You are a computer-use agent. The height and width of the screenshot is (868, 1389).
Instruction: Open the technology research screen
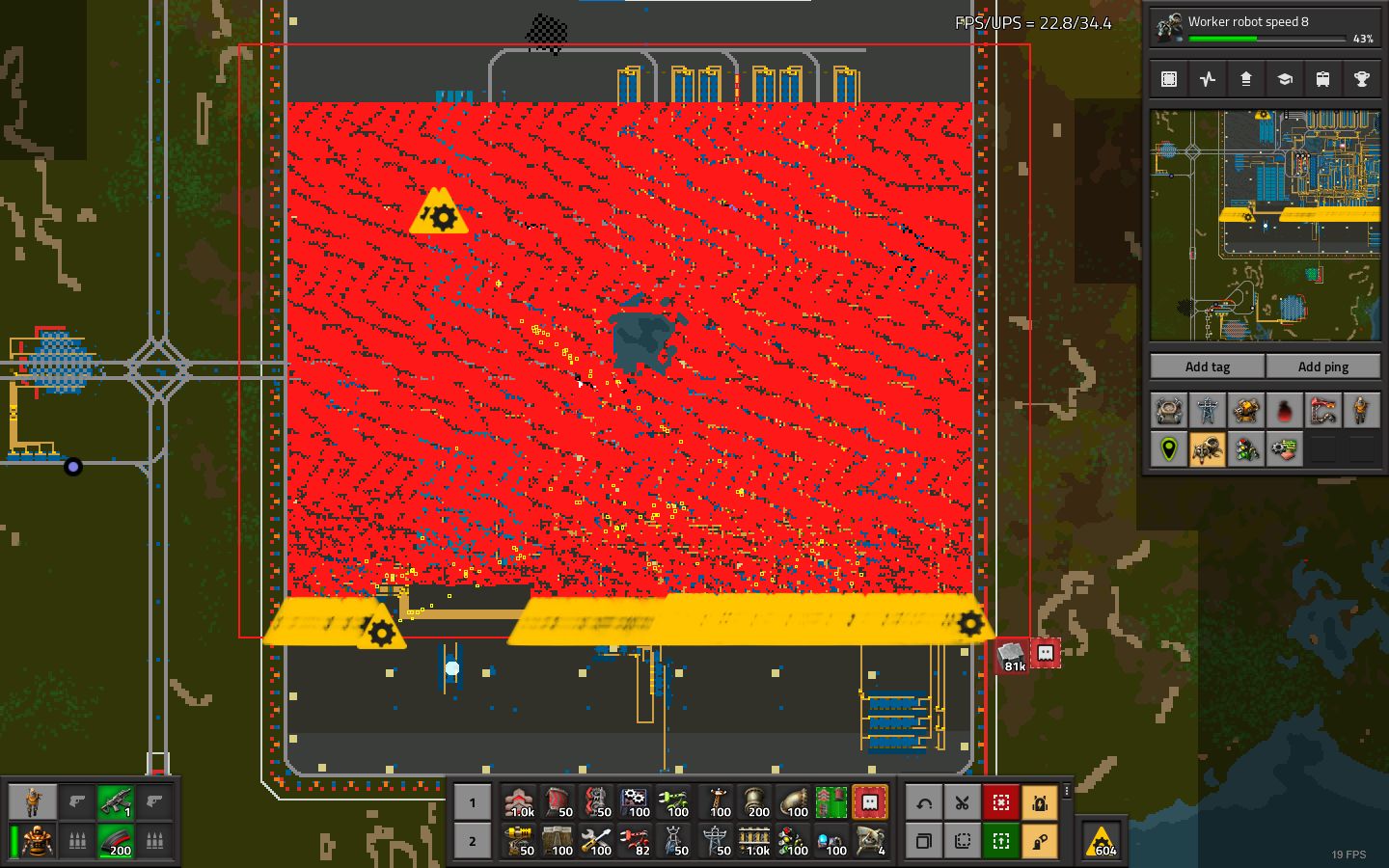point(1284,78)
